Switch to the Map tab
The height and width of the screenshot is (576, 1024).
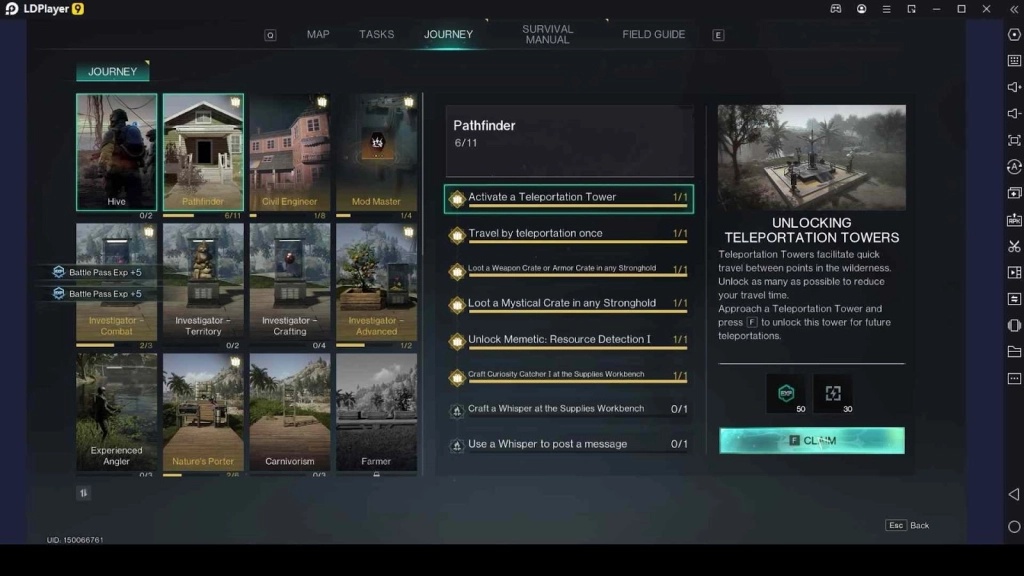point(318,34)
